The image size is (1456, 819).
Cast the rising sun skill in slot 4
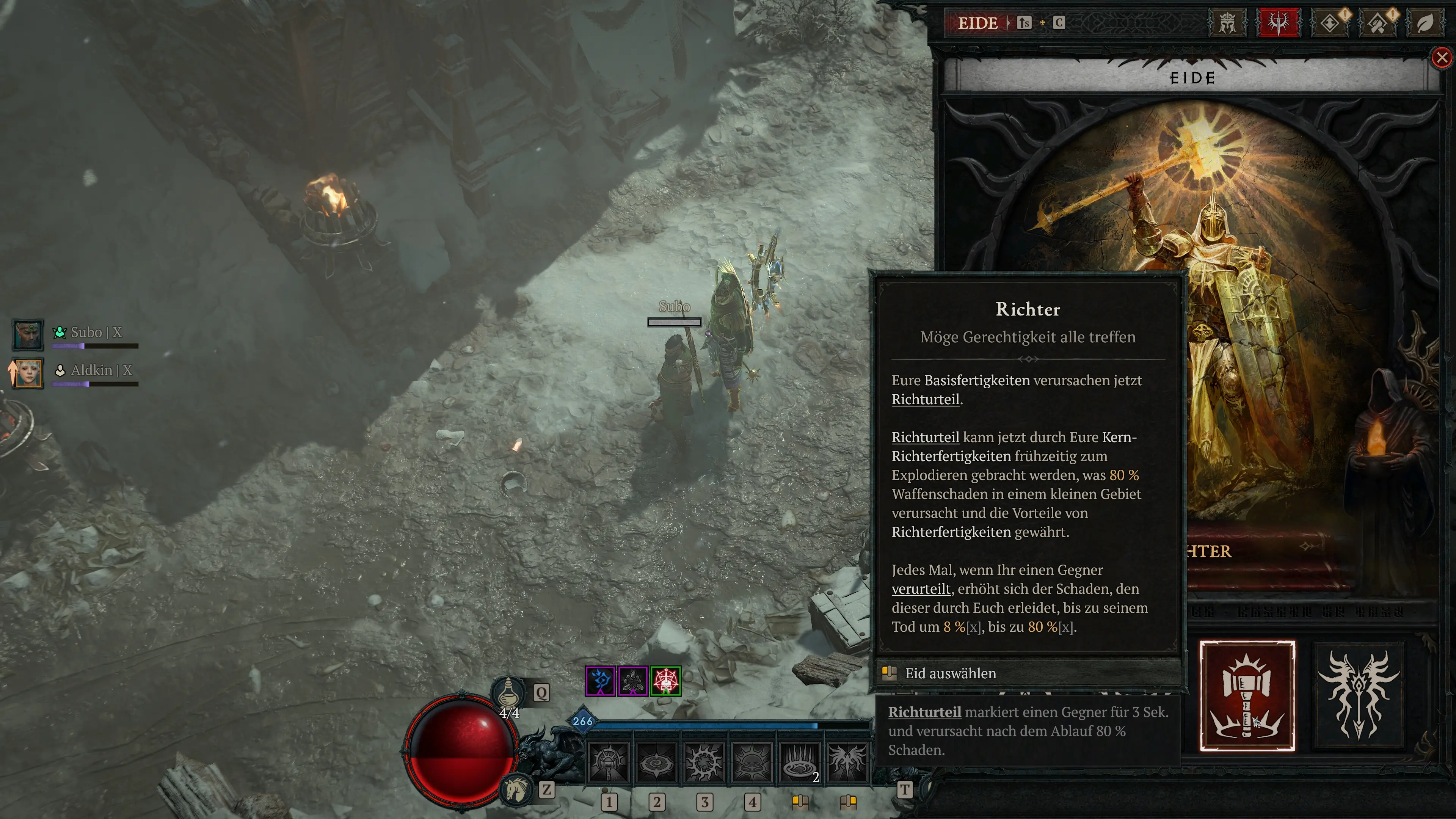click(752, 762)
